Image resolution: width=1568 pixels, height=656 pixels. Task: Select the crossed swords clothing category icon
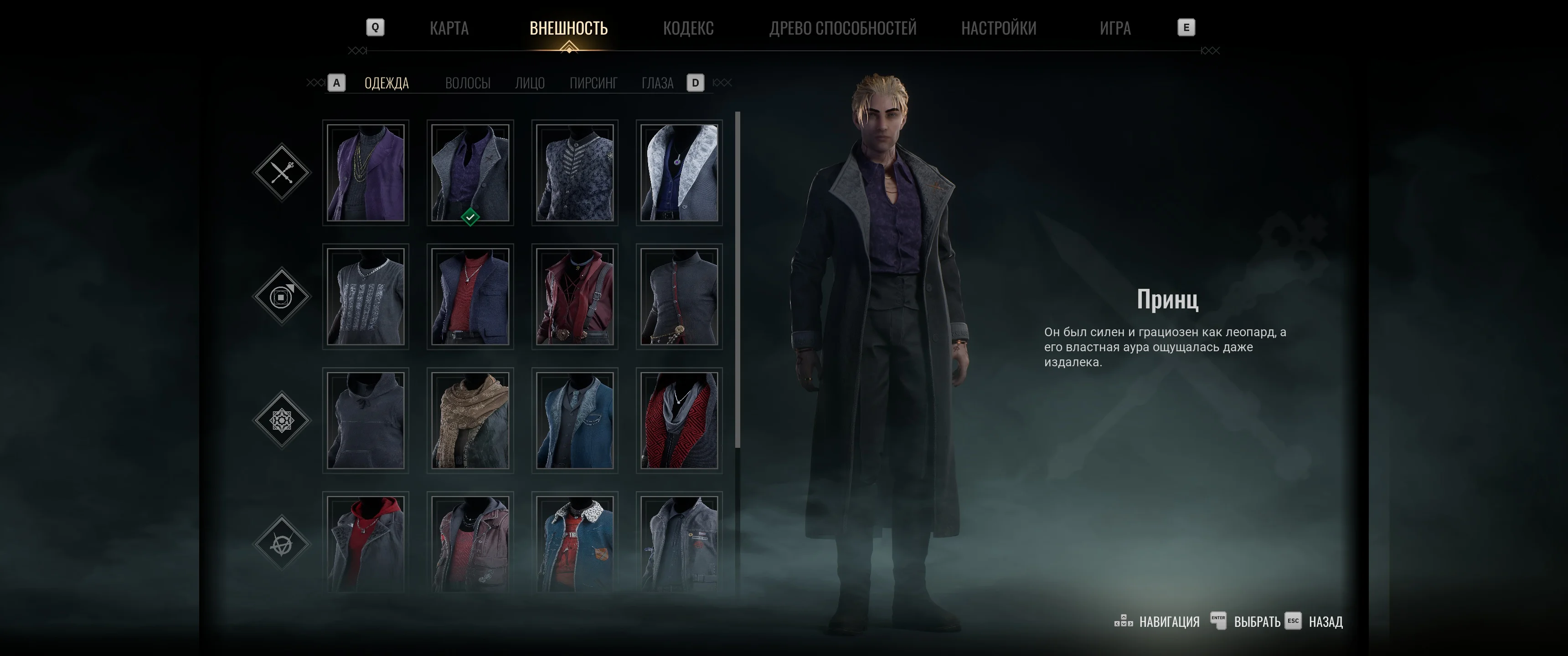coord(283,173)
